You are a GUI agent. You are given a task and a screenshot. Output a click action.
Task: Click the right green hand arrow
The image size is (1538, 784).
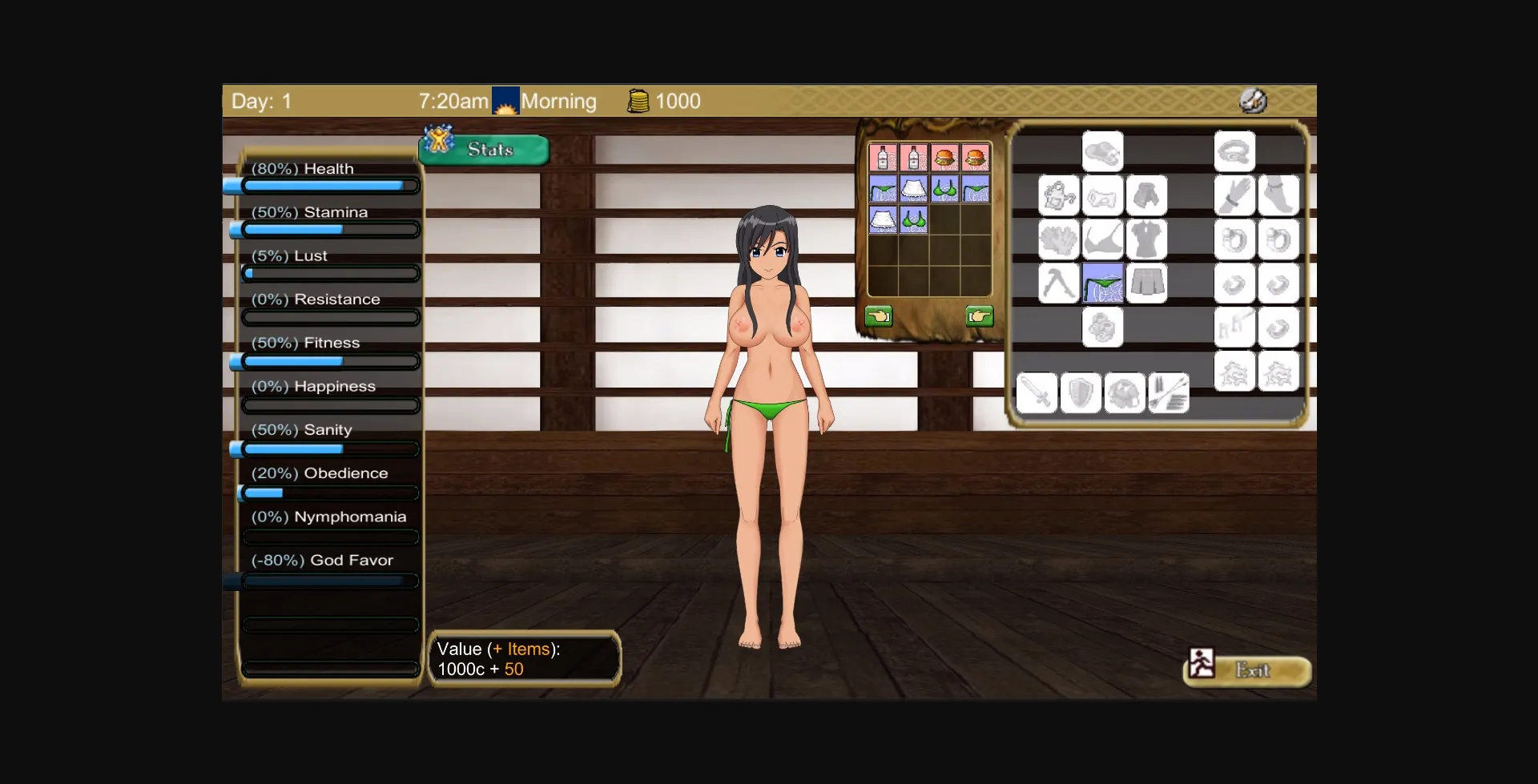(x=982, y=316)
